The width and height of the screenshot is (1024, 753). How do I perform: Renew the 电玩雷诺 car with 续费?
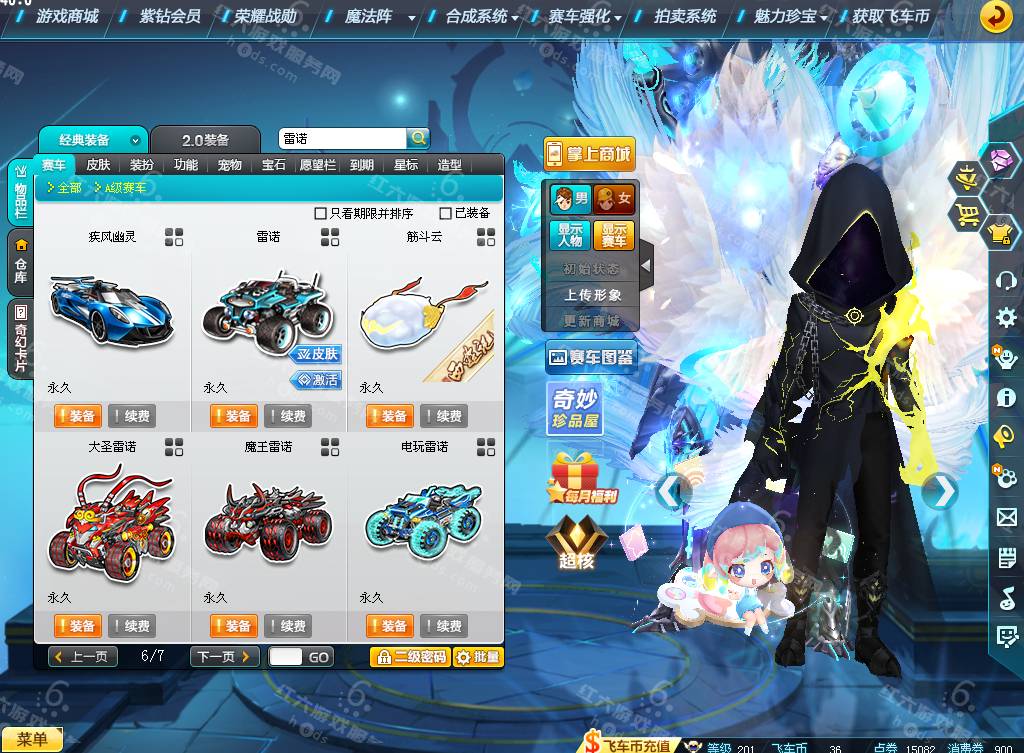444,626
